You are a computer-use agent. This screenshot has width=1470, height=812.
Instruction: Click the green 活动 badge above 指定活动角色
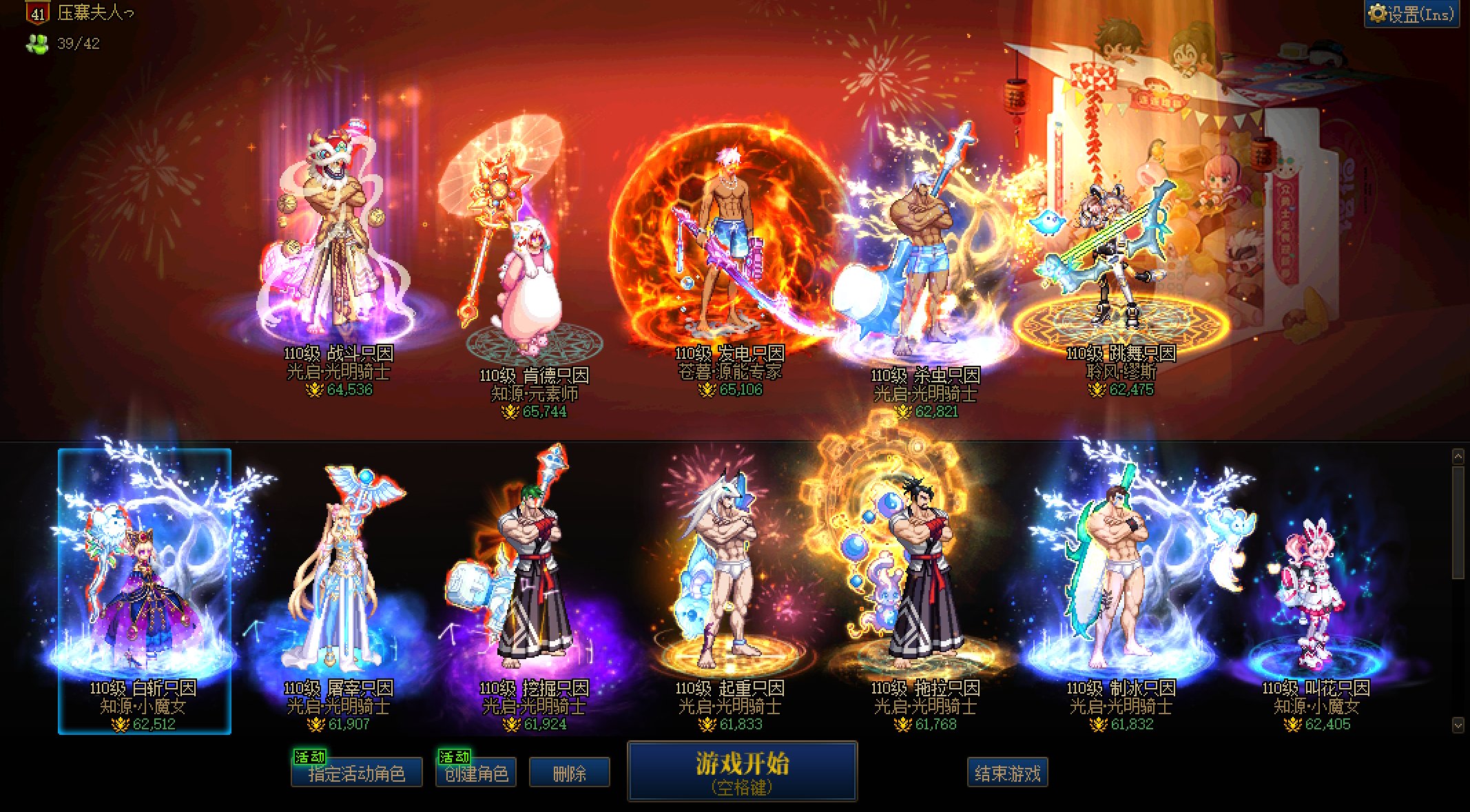[309, 755]
